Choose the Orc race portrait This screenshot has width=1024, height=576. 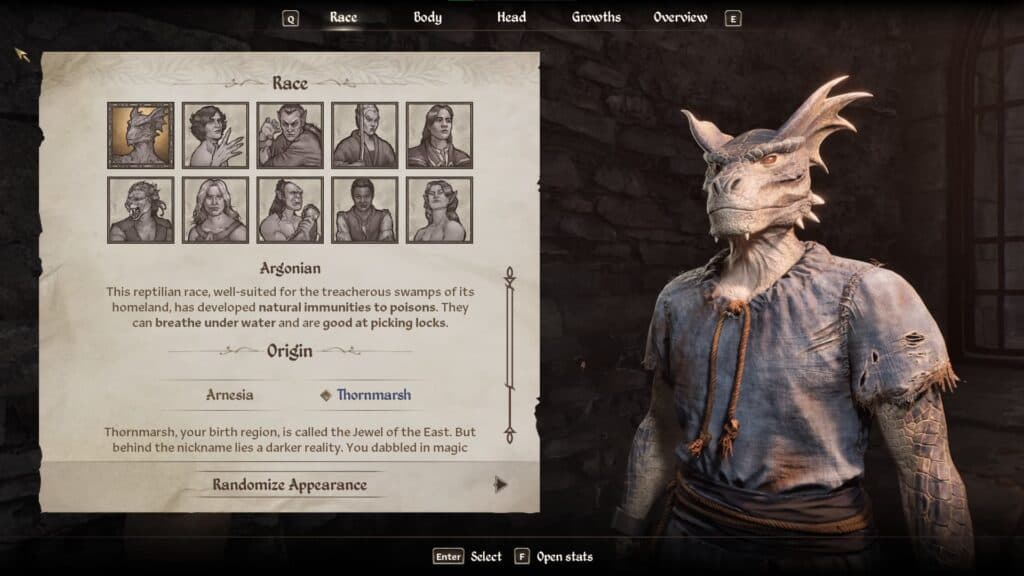[290, 210]
